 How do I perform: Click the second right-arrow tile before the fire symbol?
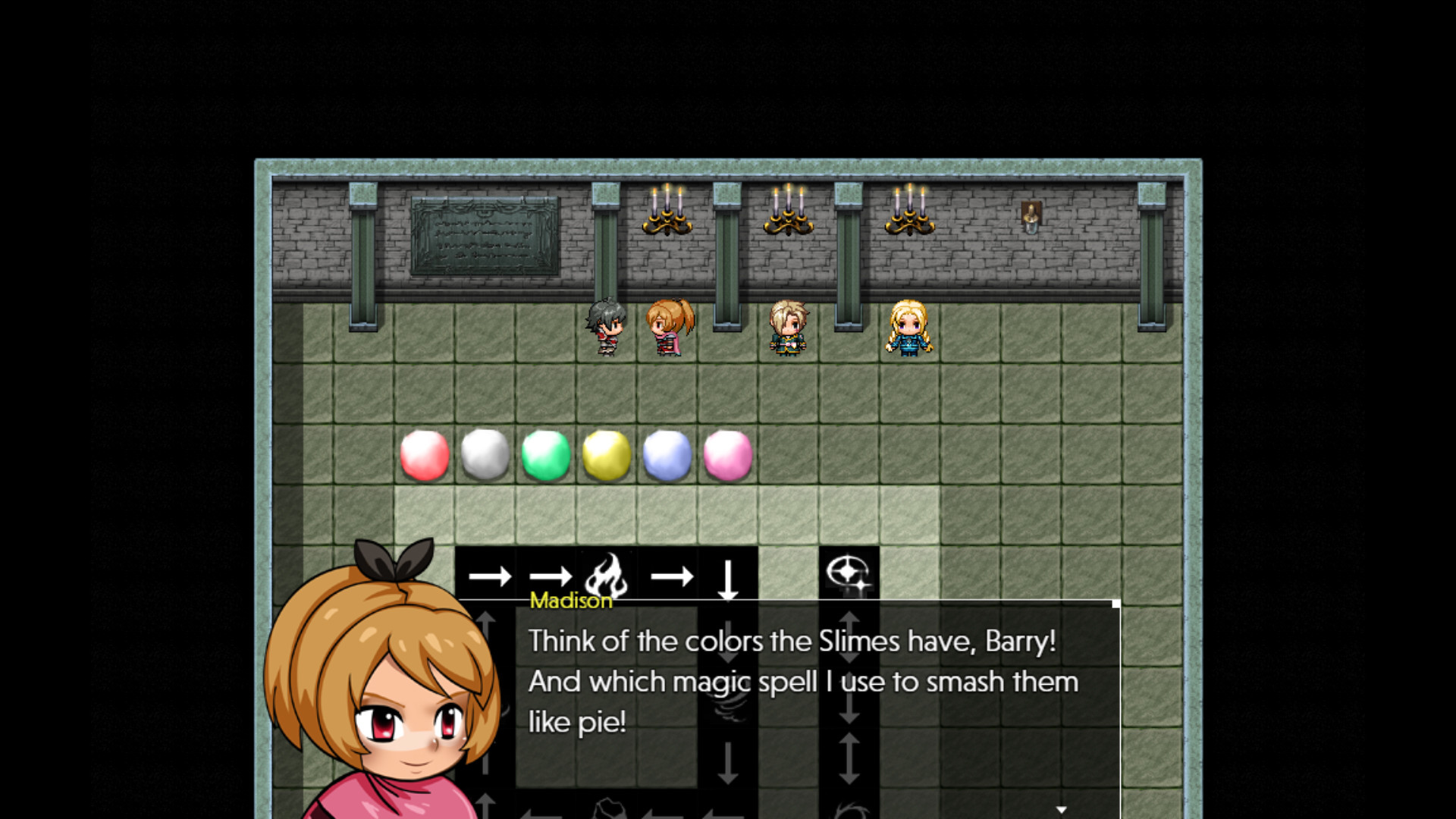point(551,578)
